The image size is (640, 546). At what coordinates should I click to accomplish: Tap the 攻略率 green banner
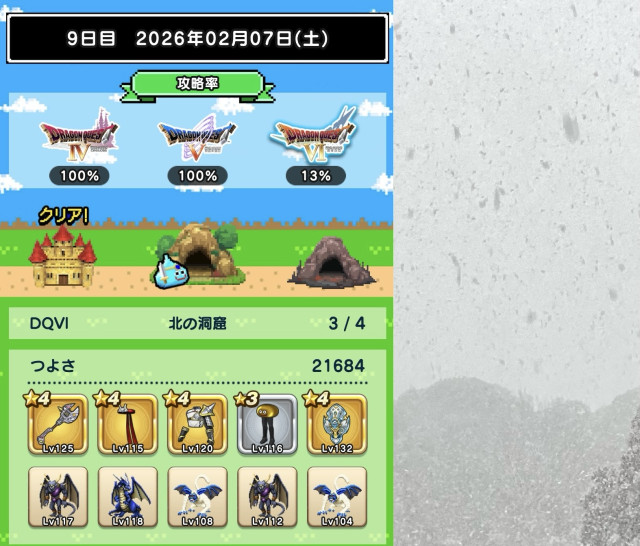[197, 82]
